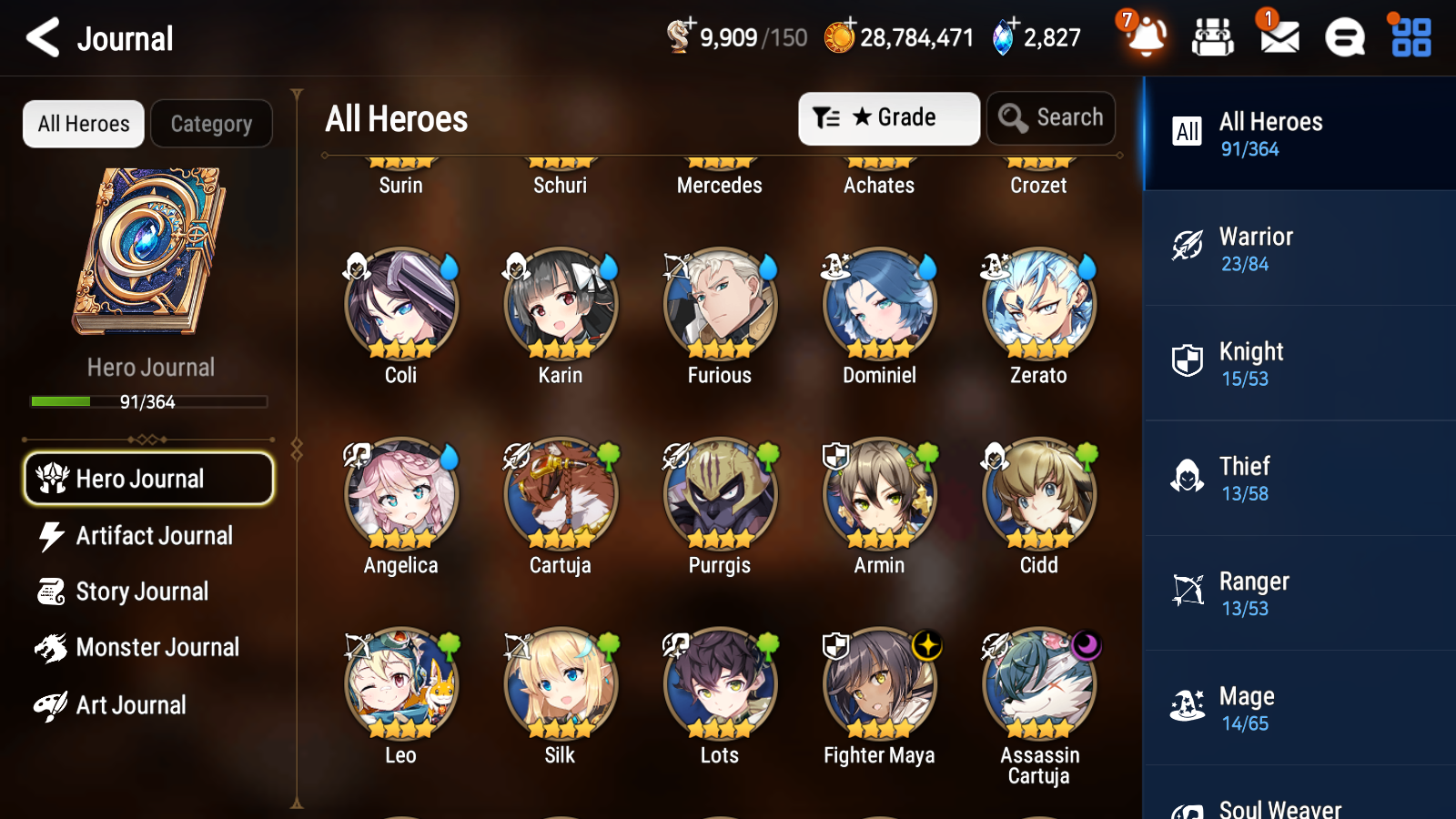Screen dimensions: 1456x819
Task: Switch to the Category view
Action: tap(211, 124)
